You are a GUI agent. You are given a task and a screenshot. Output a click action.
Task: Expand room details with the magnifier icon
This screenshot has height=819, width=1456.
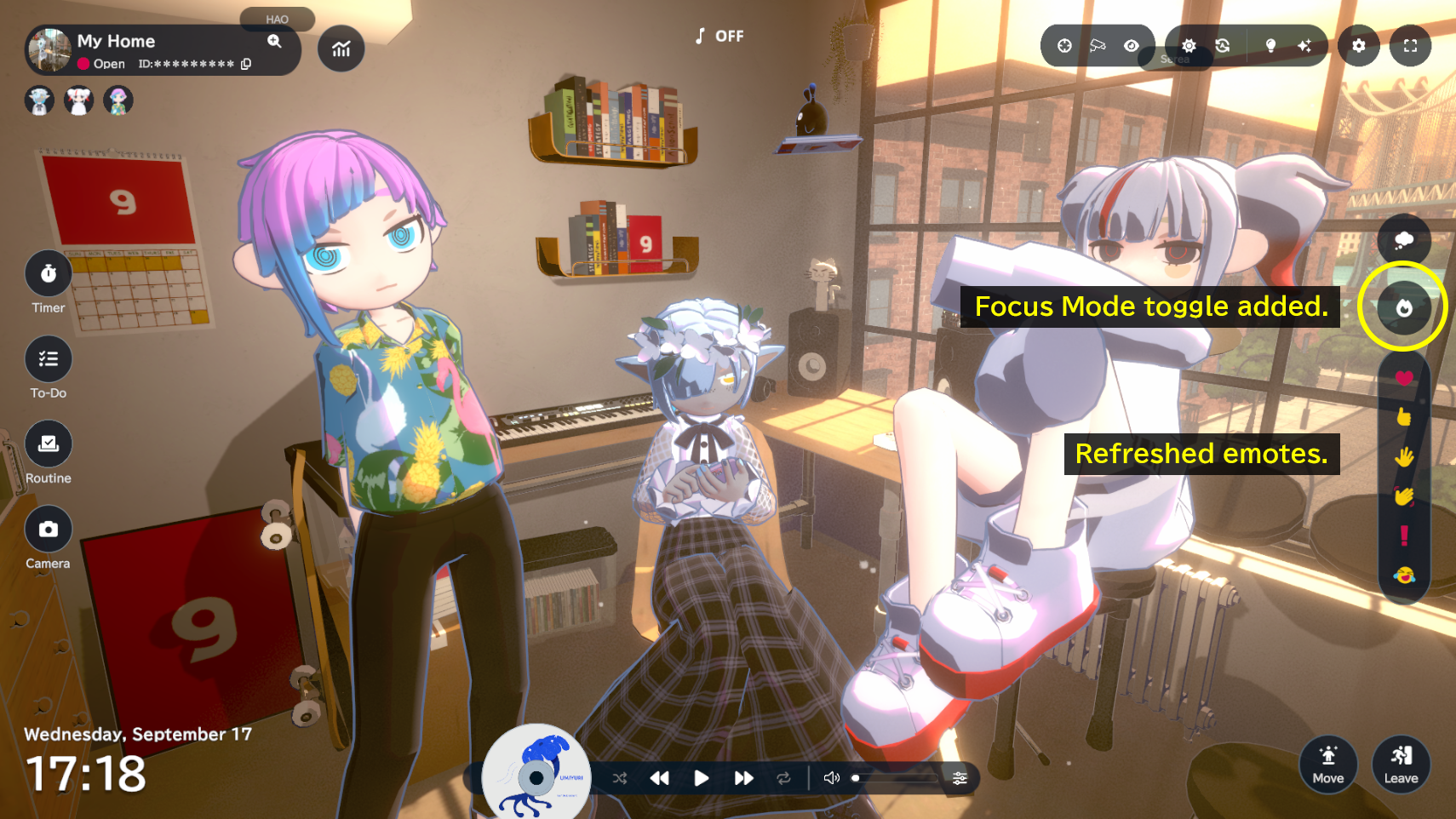click(273, 41)
